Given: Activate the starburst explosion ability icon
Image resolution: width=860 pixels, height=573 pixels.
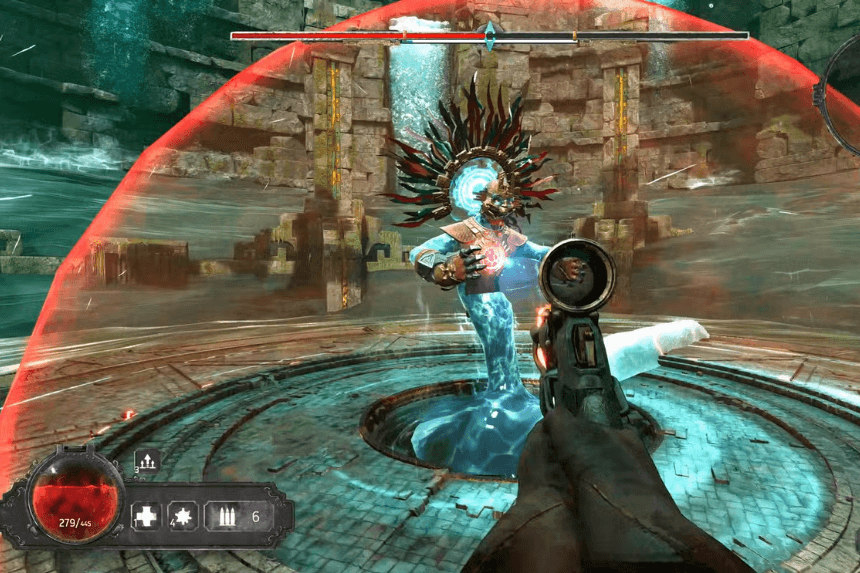Looking at the screenshot, I should point(183,516).
